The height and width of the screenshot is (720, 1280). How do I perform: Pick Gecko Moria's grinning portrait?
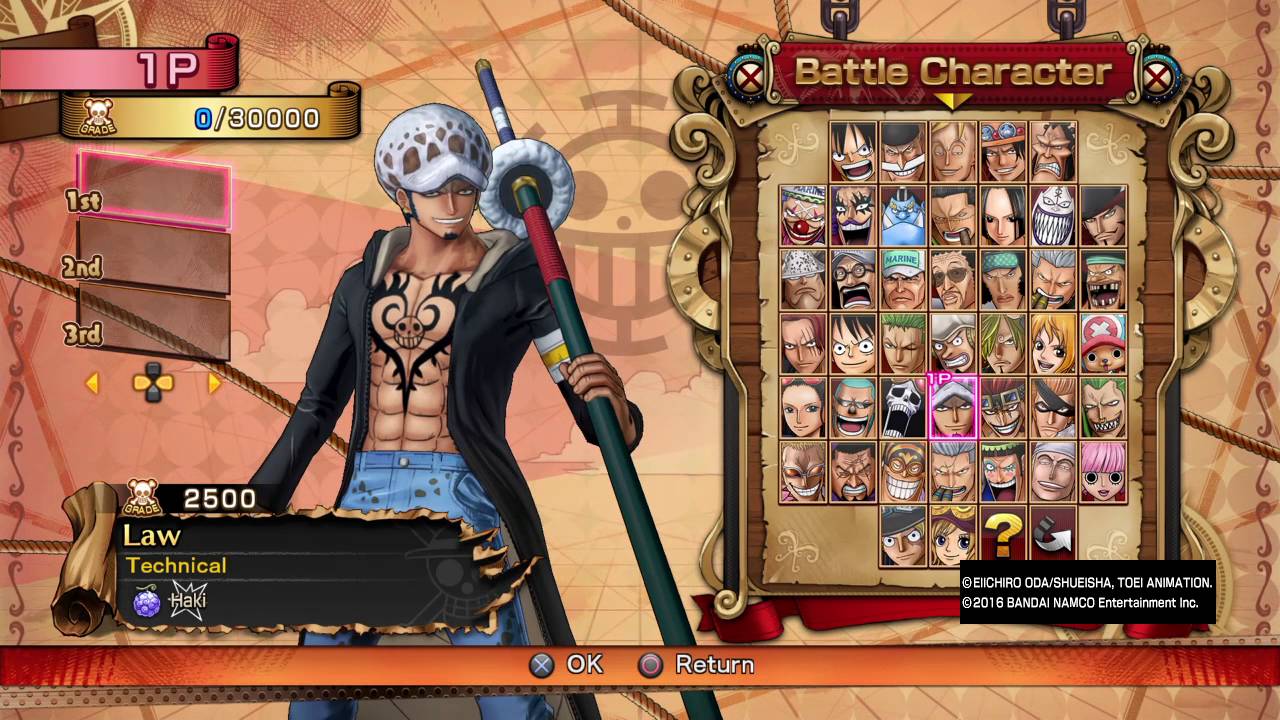click(x=1053, y=216)
